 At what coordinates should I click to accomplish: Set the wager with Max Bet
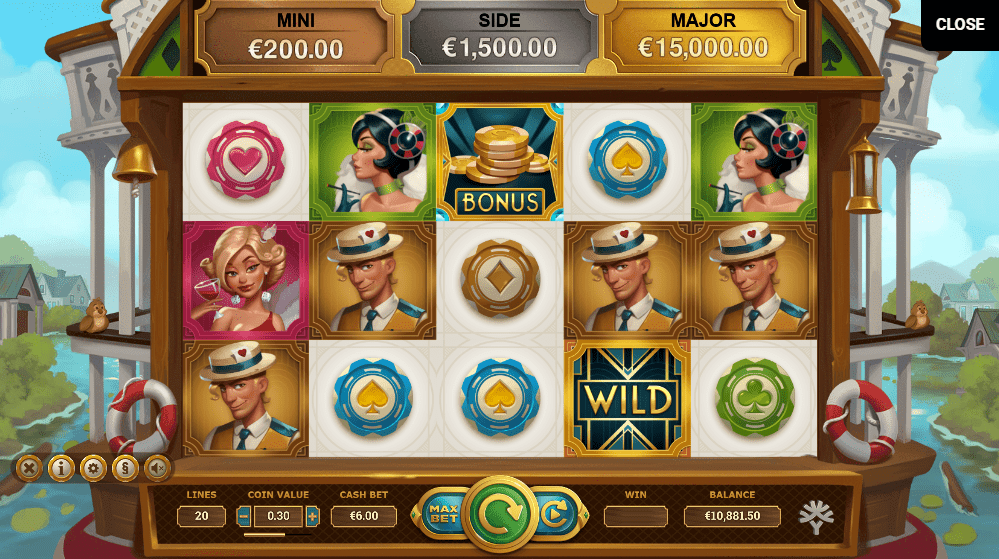442,515
